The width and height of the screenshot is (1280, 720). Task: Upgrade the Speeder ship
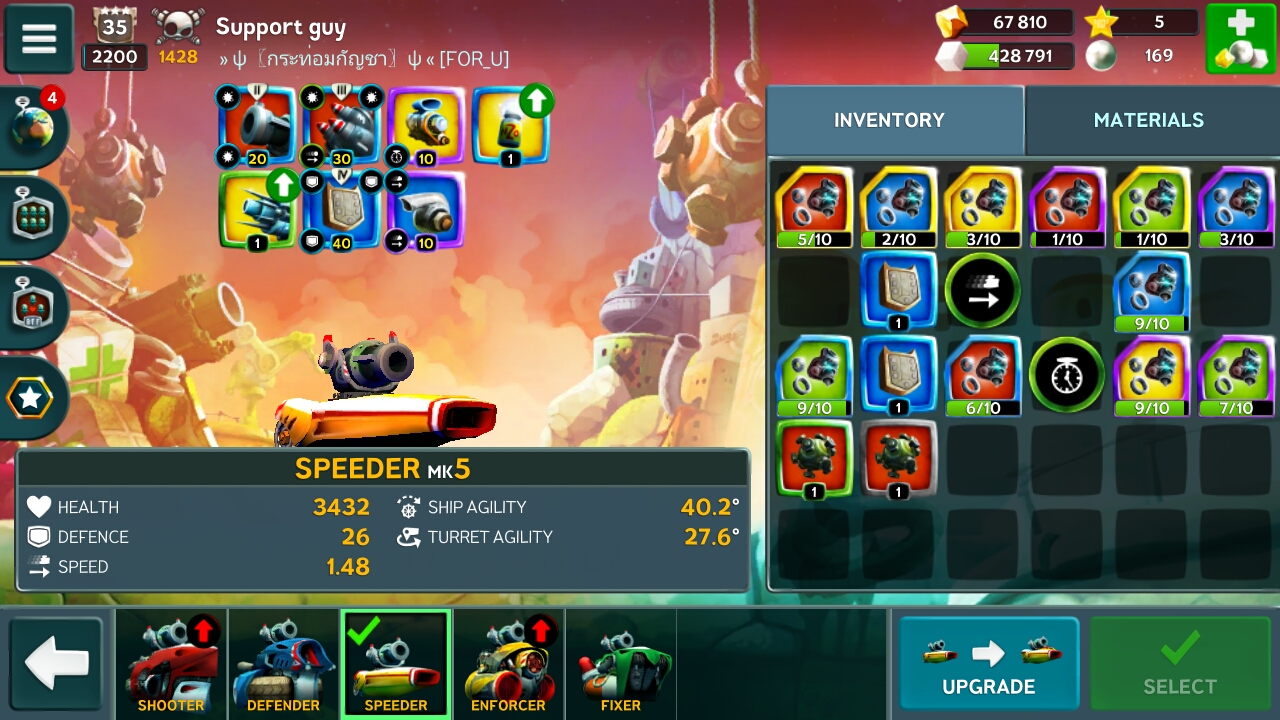pos(988,663)
